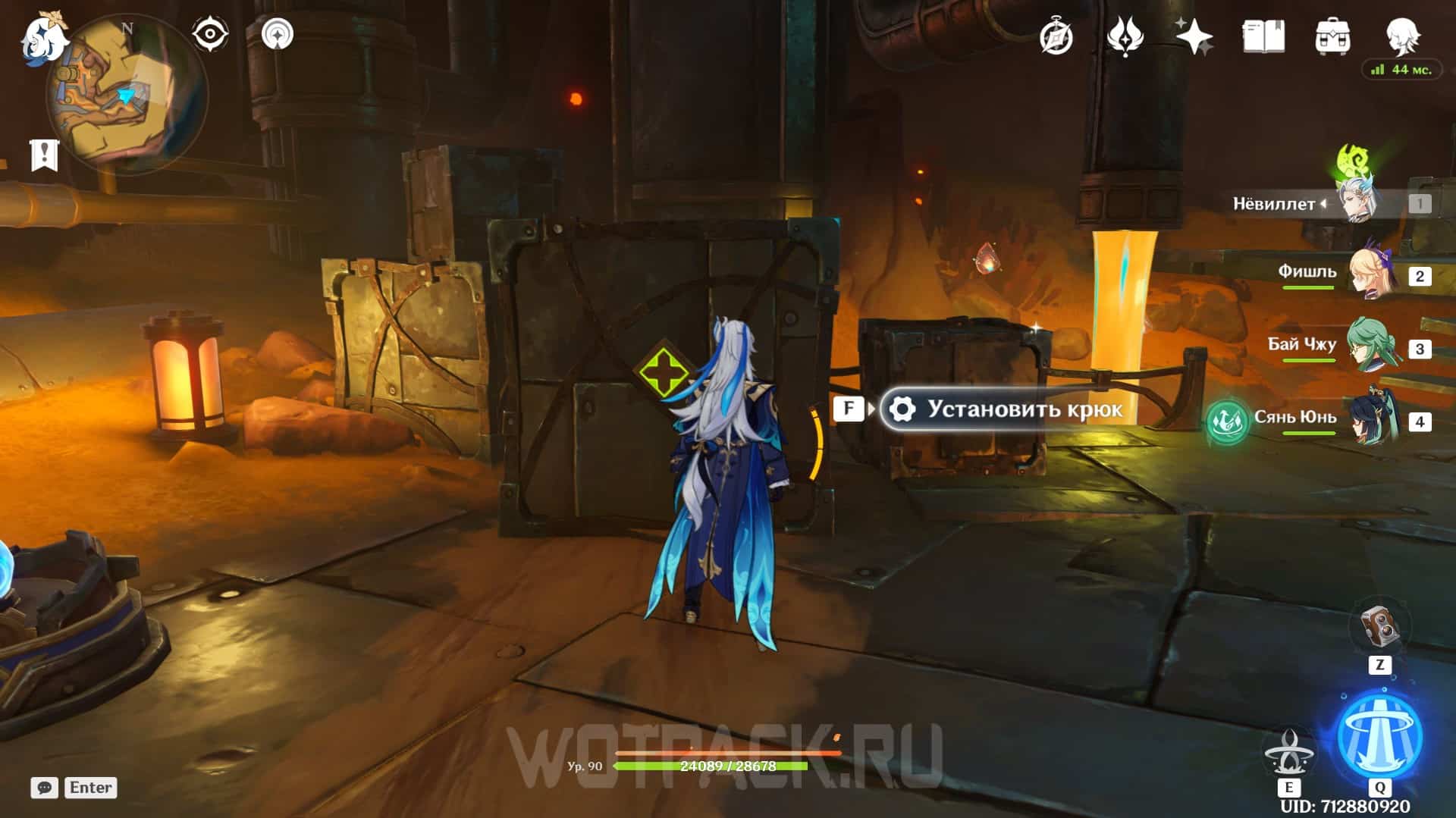
Task: Open the wish star icon
Action: (1194, 36)
